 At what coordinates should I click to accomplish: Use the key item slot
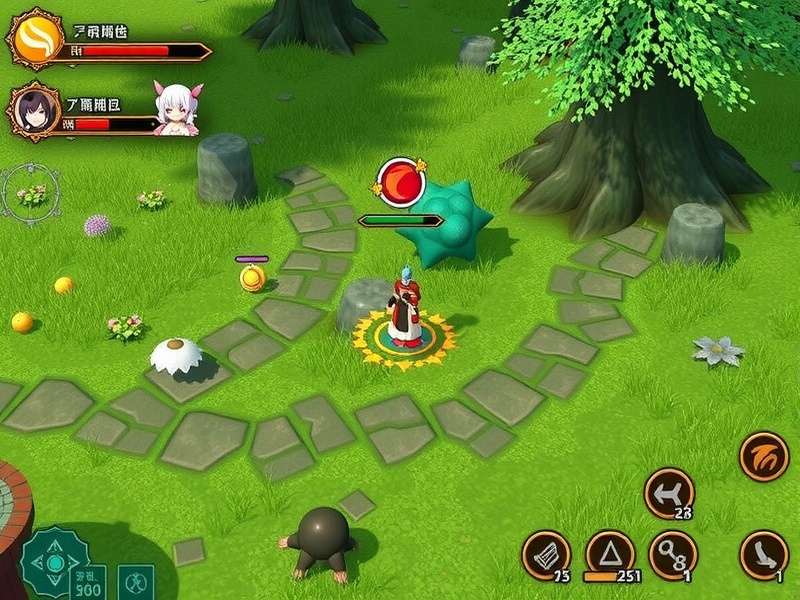pyautogui.click(x=671, y=553)
